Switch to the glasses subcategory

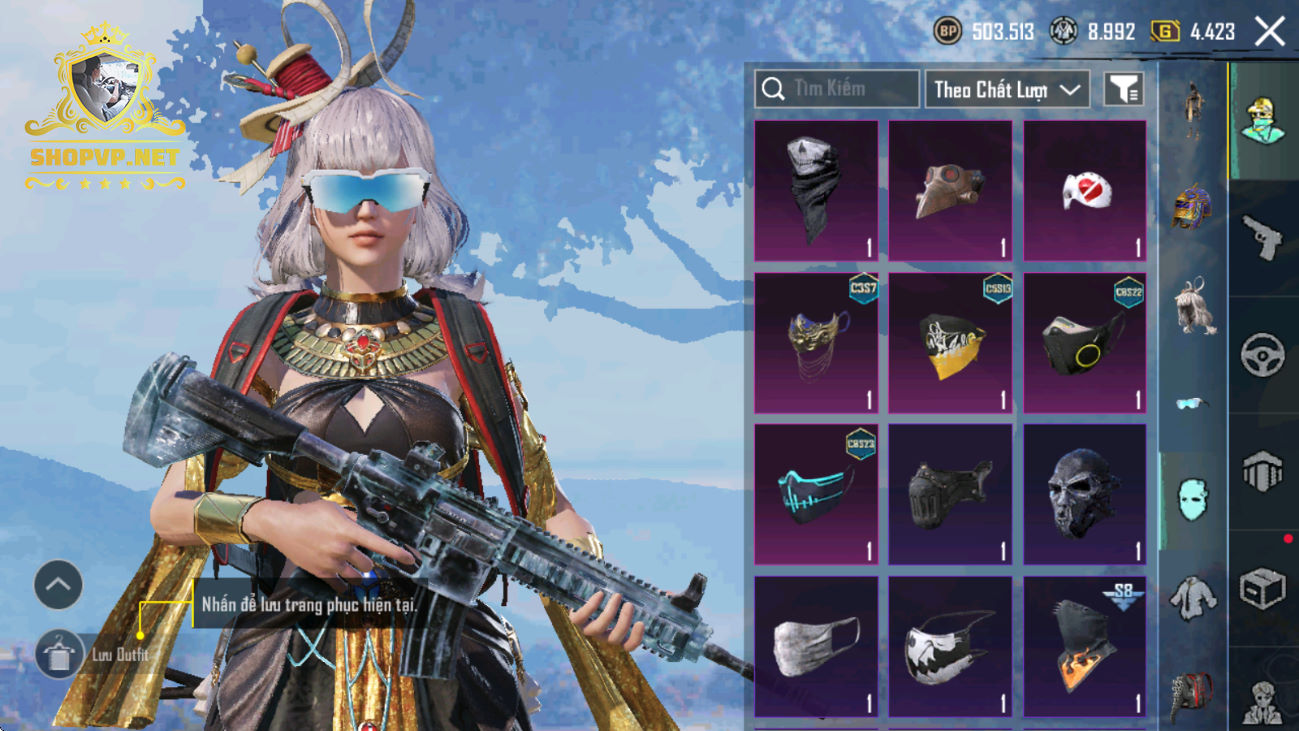(1191, 403)
